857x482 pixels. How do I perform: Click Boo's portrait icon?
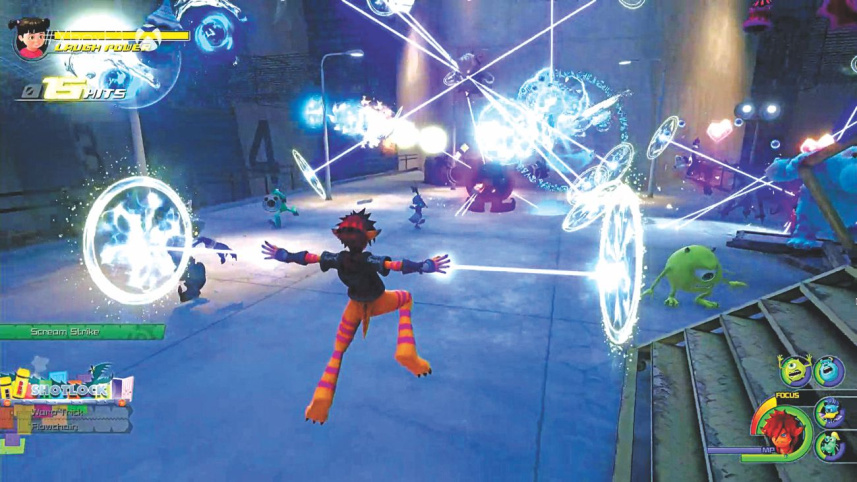coord(30,38)
